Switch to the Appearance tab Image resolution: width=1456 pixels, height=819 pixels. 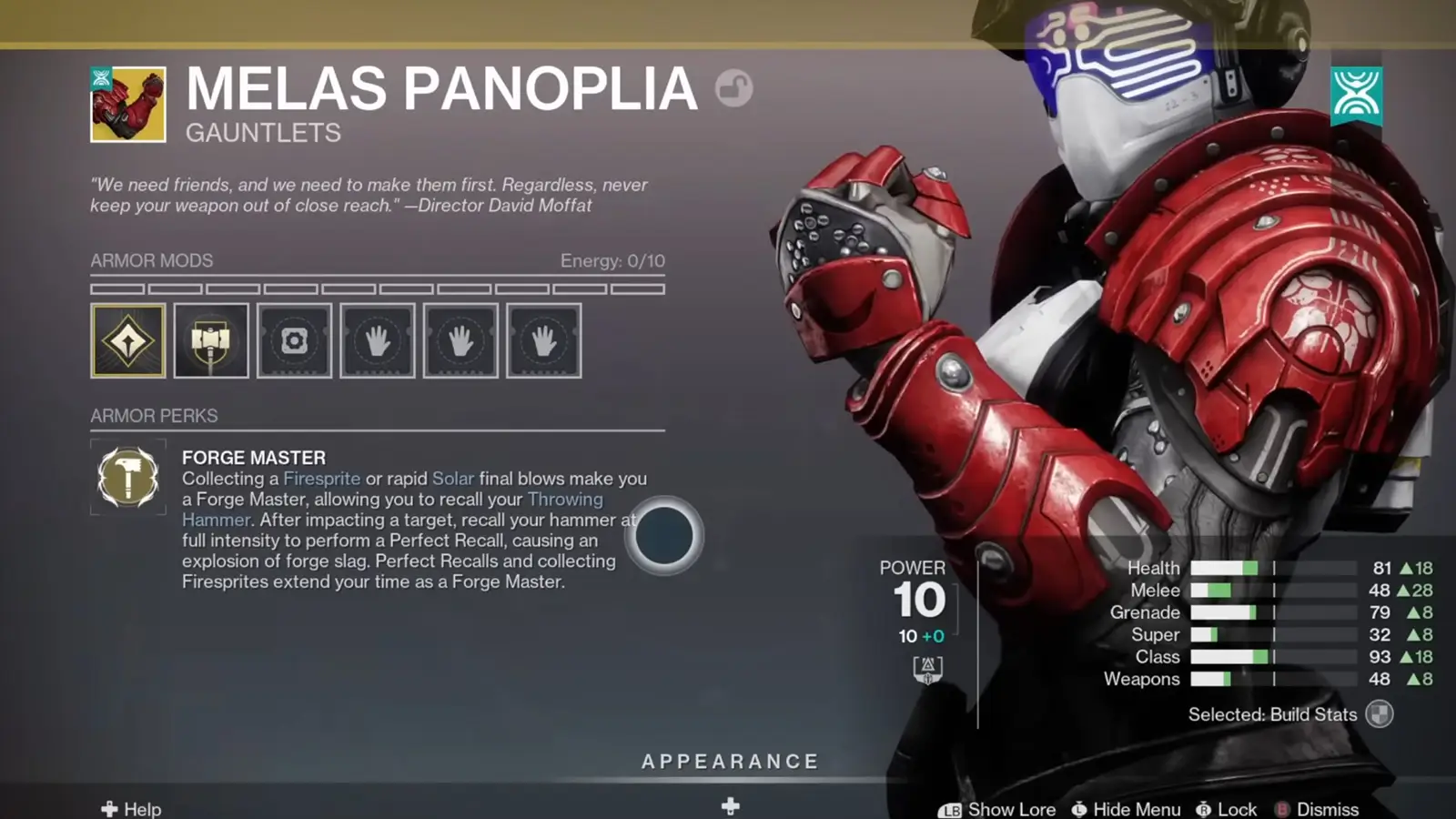730,761
